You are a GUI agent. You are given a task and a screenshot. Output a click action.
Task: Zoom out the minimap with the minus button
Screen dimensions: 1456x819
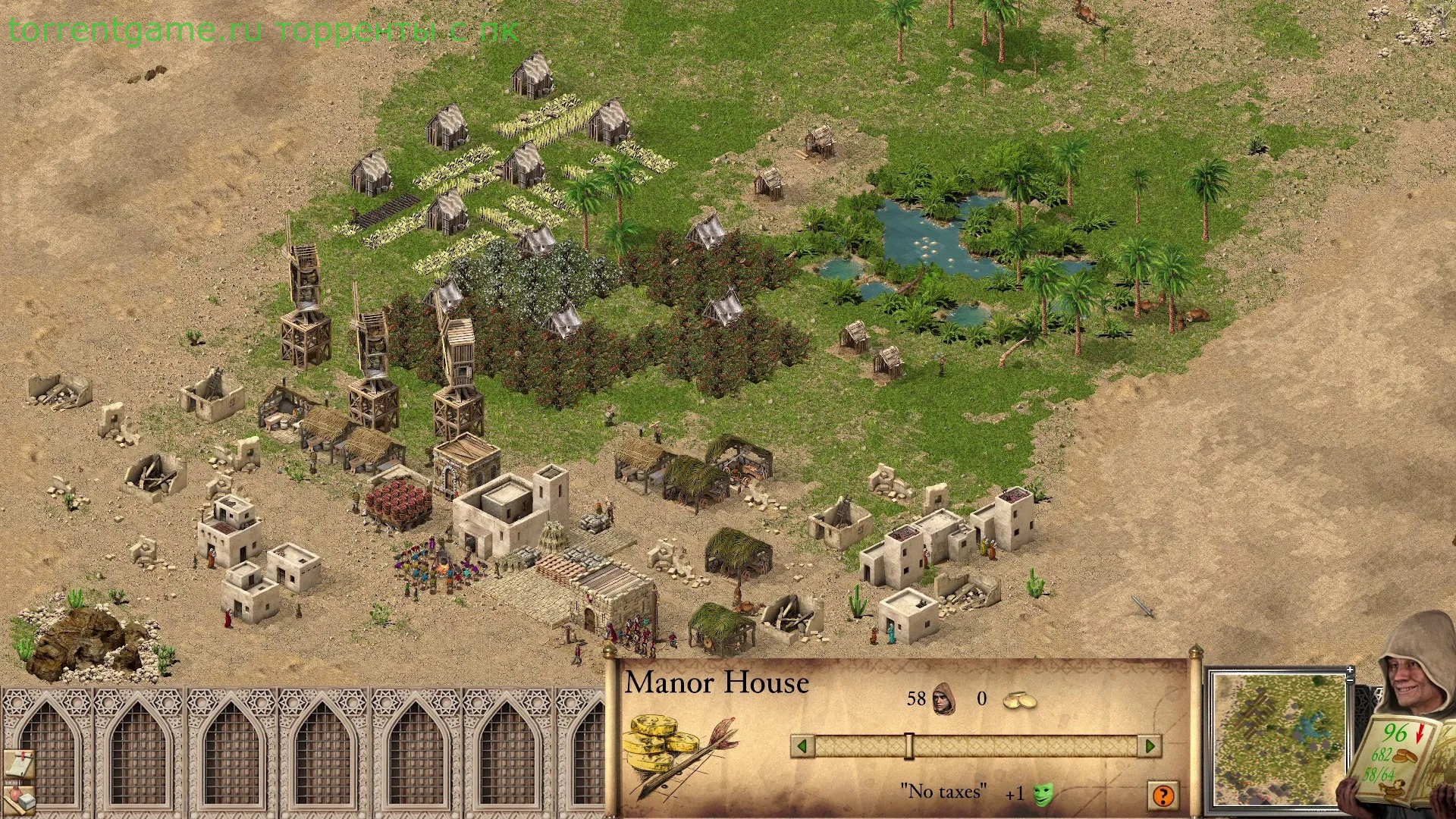(1351, 680)
